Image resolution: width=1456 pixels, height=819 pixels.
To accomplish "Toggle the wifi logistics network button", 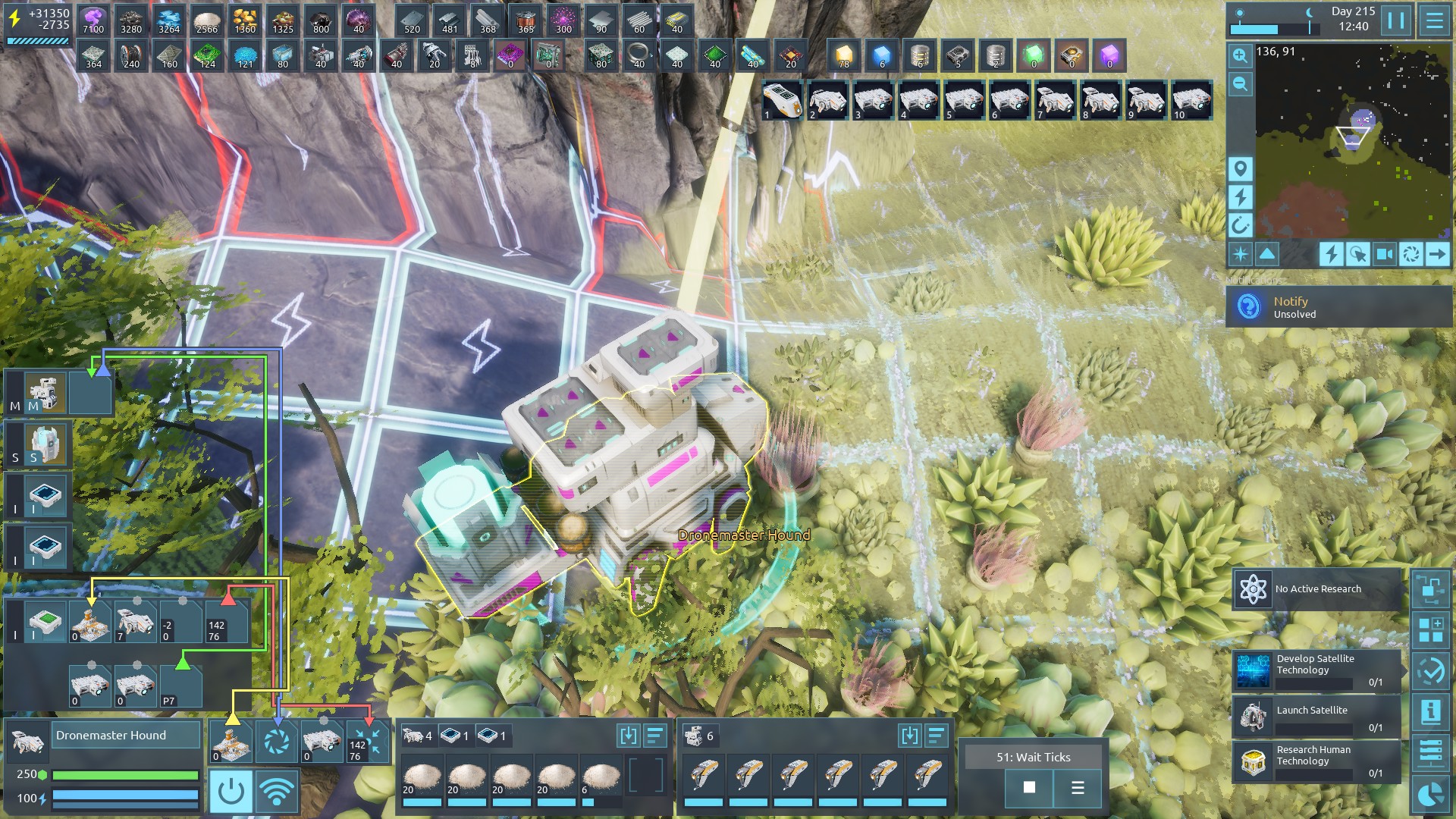I will point(277,792).
